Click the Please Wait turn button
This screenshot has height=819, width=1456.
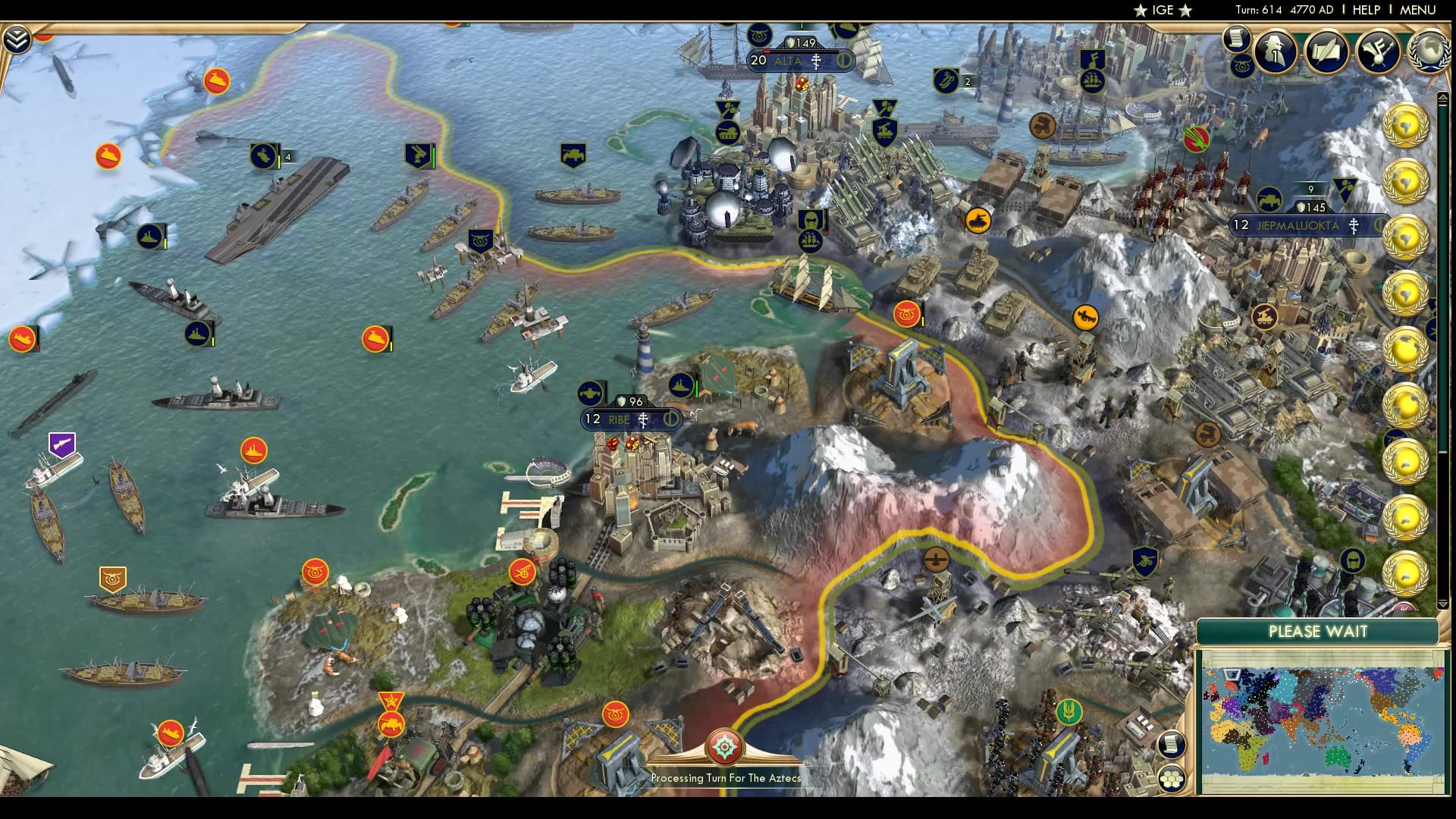point(1317,632)
